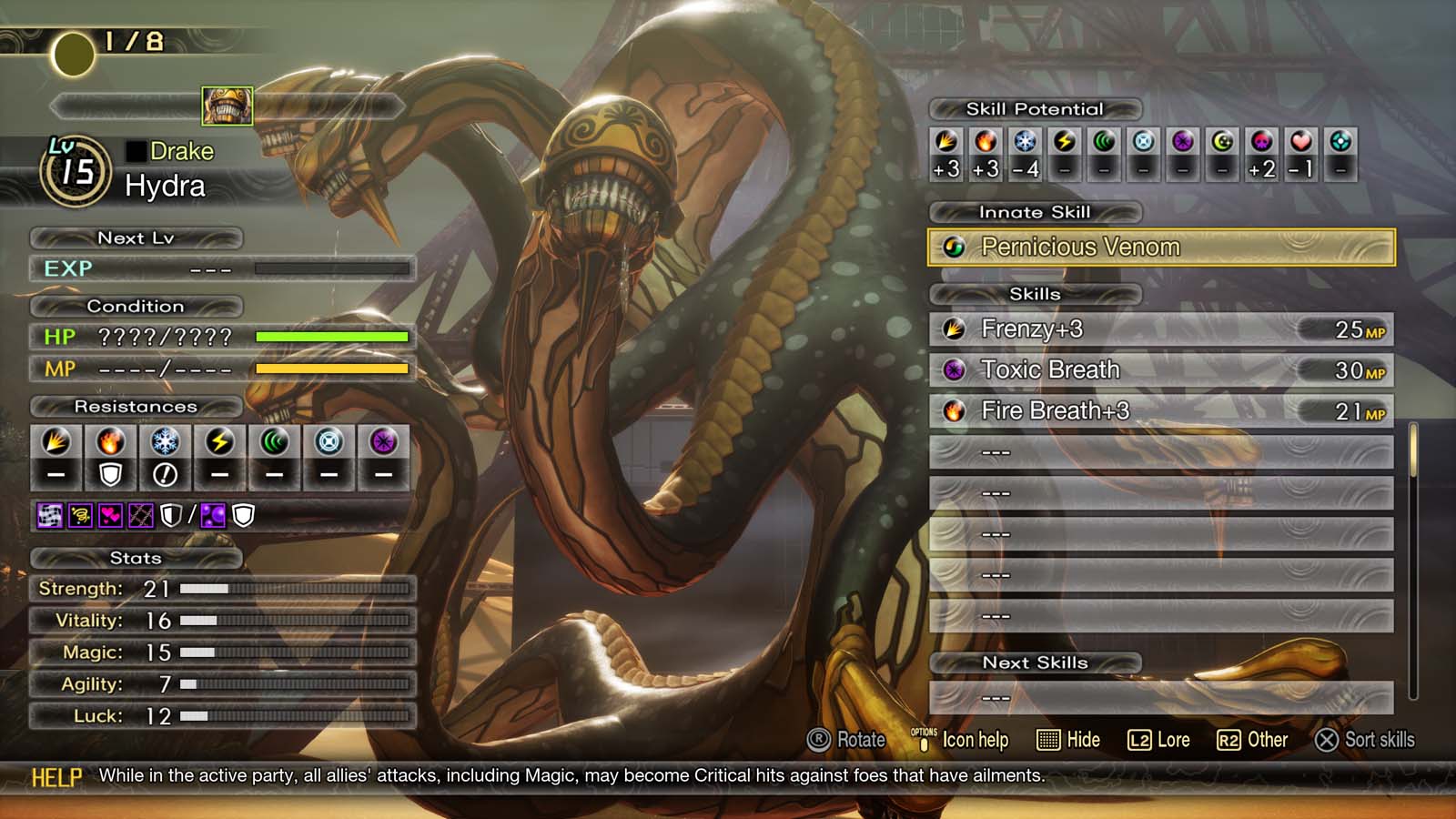Viewport: 1456px width, 819px height.
Task: Click the shield icon under Fire resistance
Action: [109, 473]
